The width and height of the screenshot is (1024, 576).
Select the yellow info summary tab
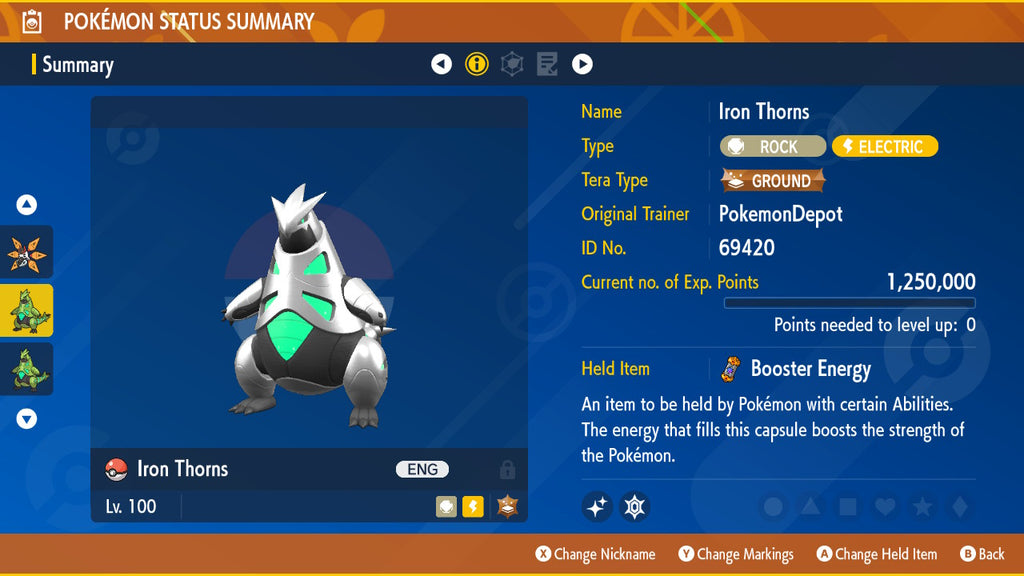476,65
